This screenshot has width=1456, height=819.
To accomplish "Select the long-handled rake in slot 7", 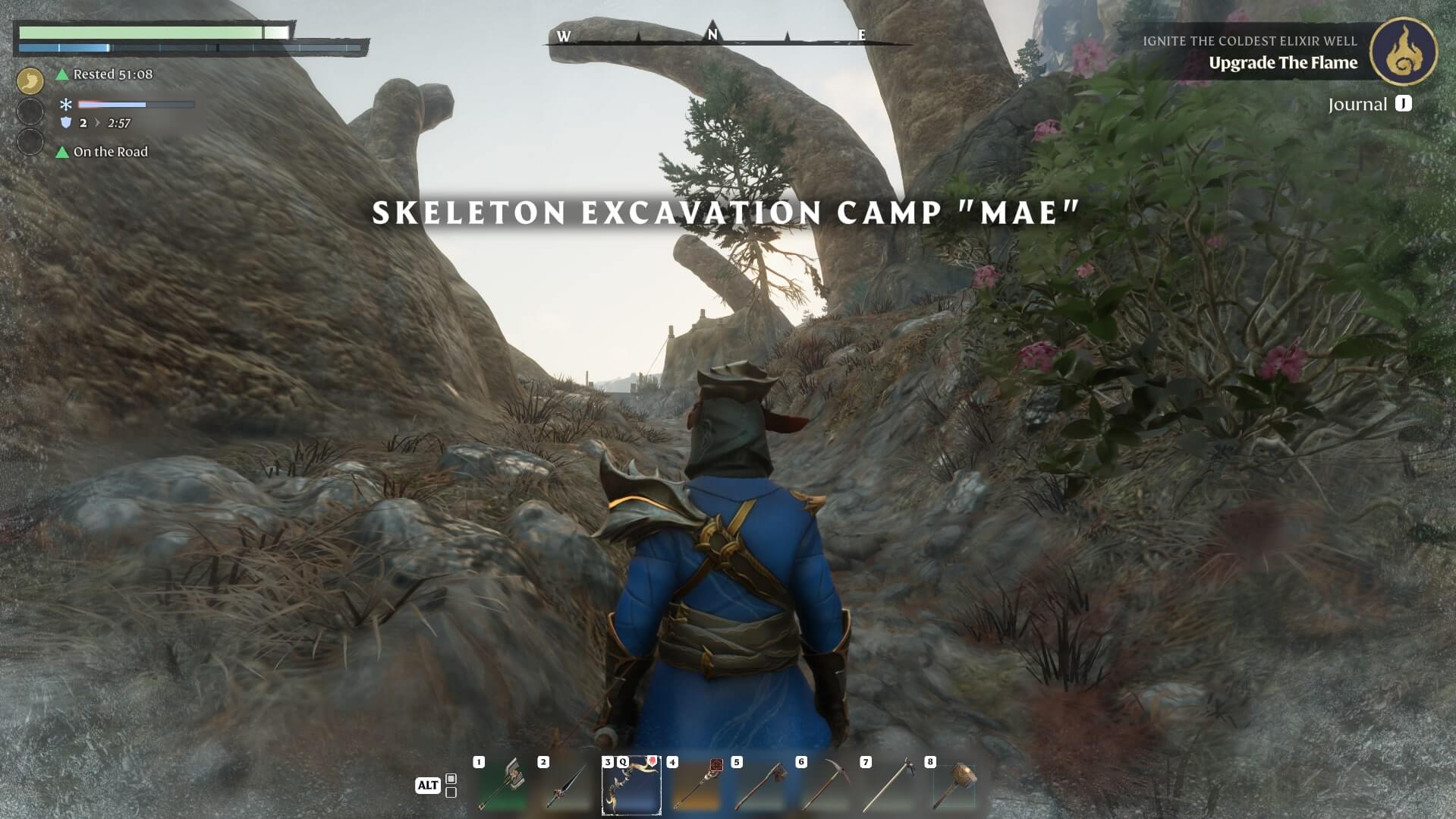I will click(x=889, y=786).
